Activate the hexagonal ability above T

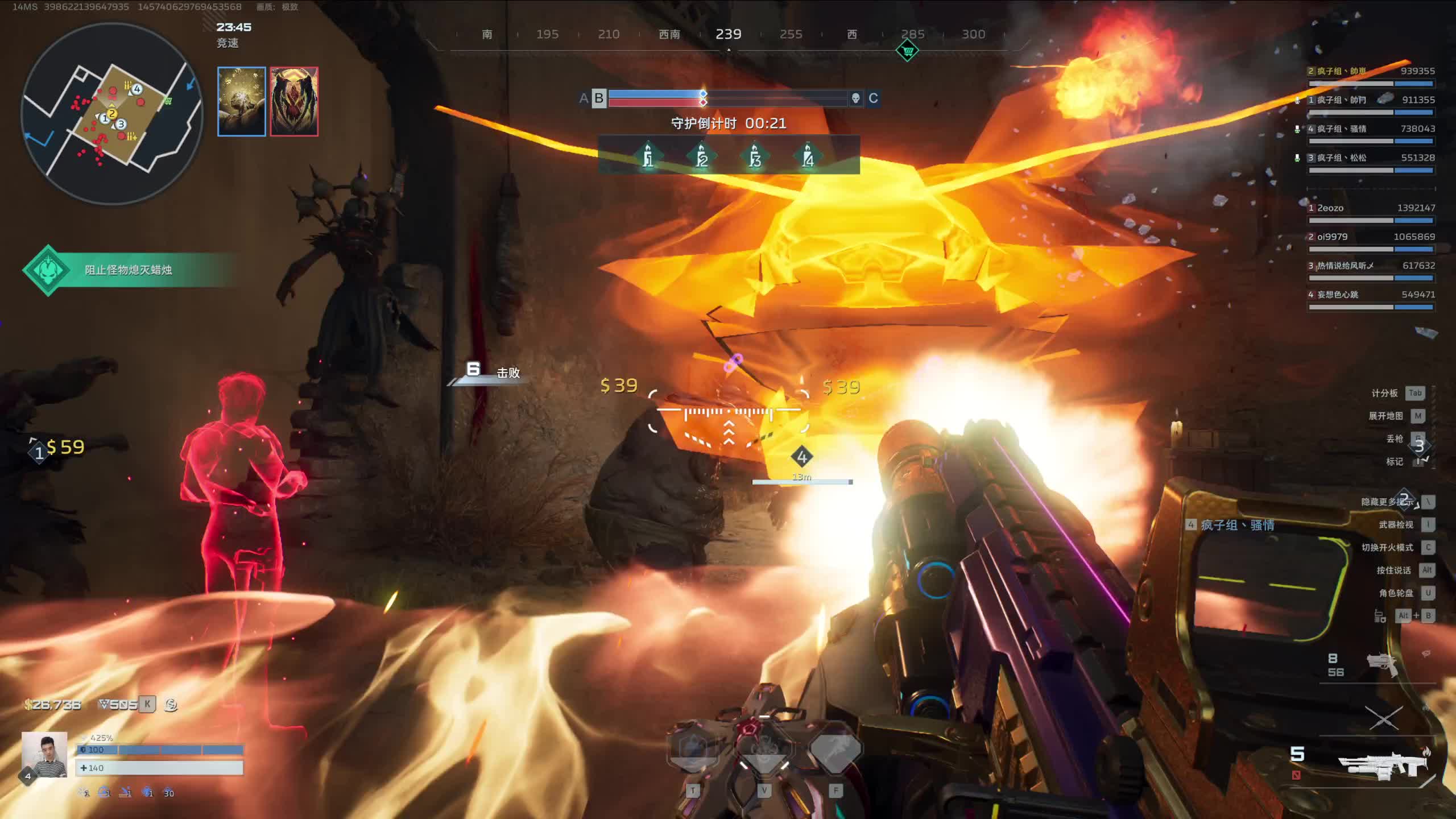693,751
